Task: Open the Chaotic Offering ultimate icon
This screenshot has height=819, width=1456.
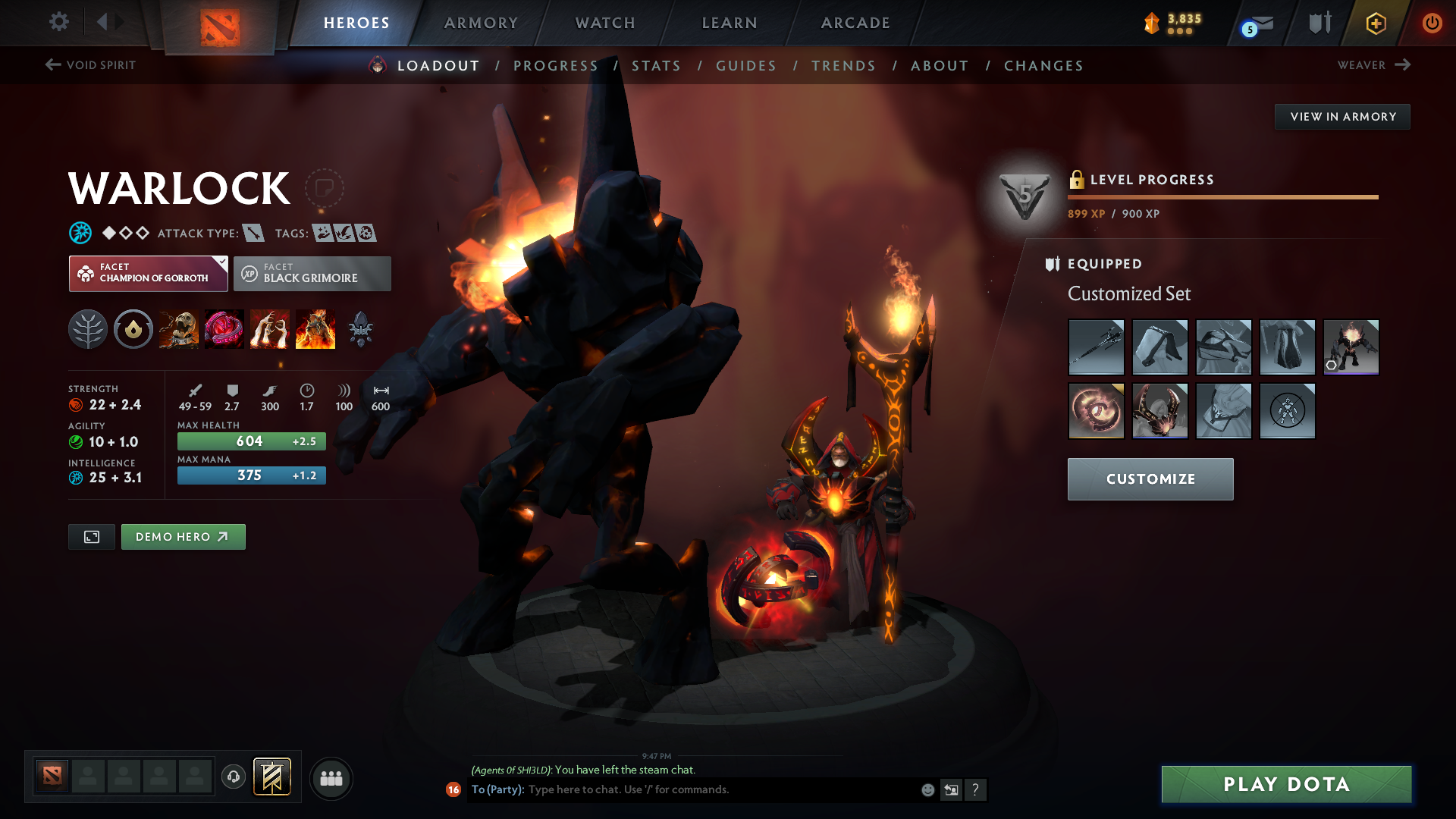Action: [x=315, y=328]
